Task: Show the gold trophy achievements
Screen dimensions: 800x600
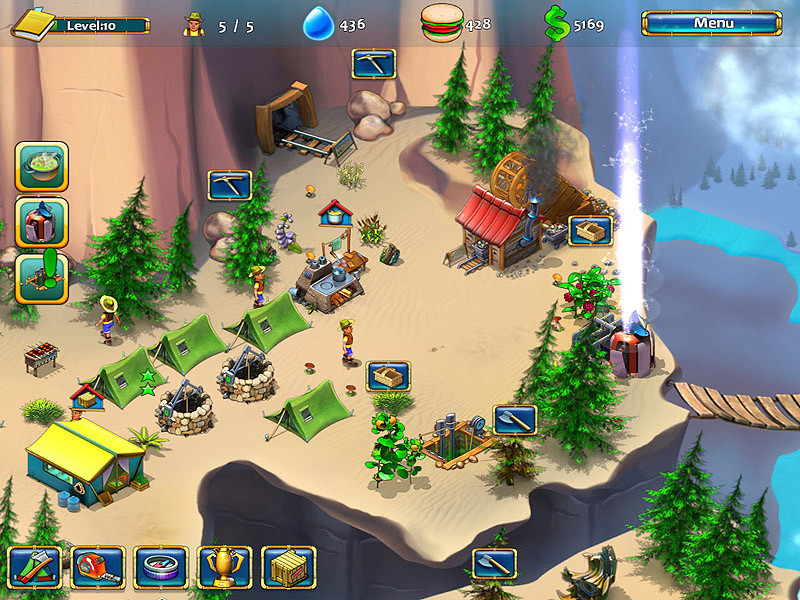Action: pyautogui.click(x=225, y=567)
